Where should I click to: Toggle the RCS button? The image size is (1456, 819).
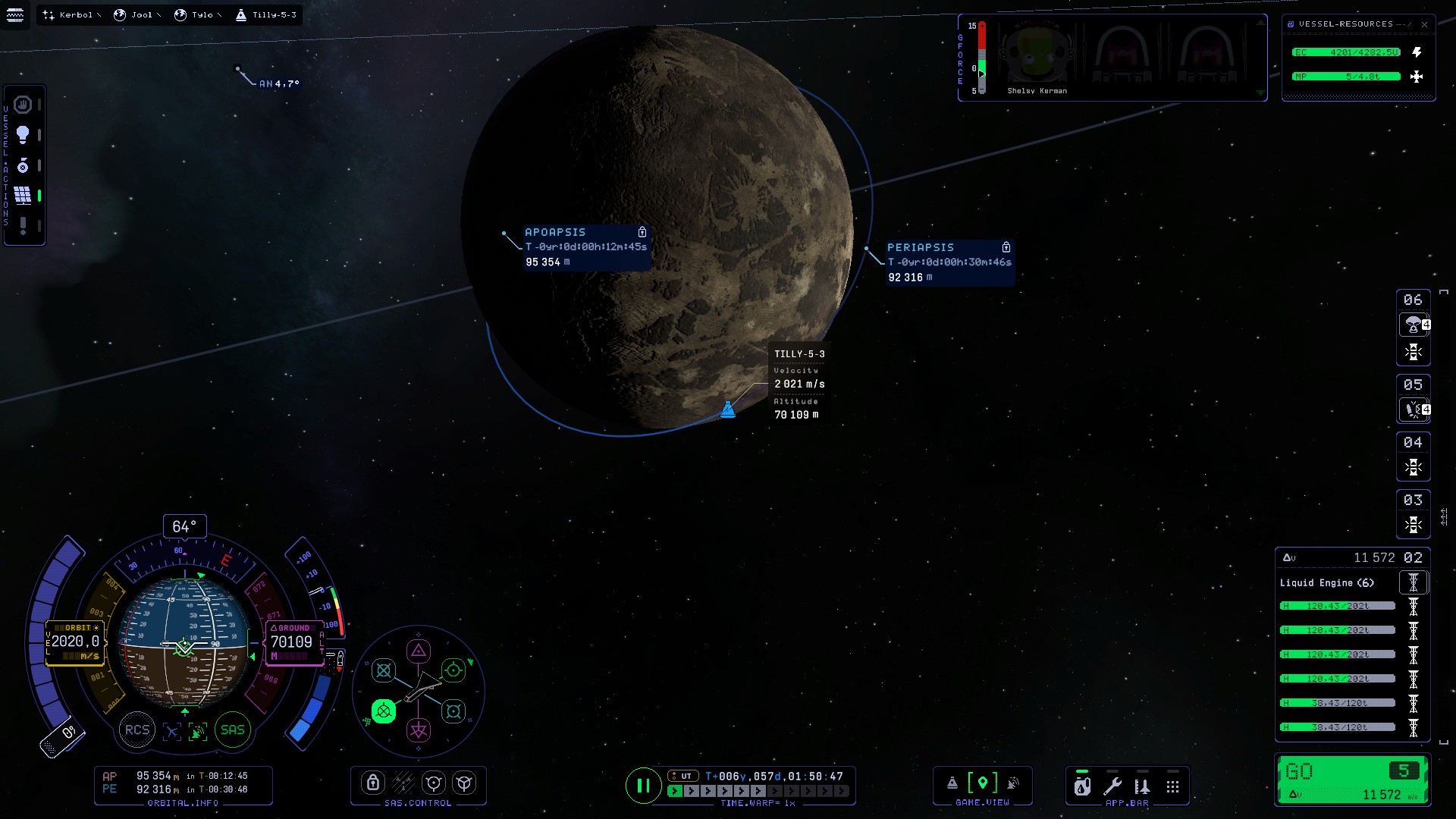[x=137, y=730]
